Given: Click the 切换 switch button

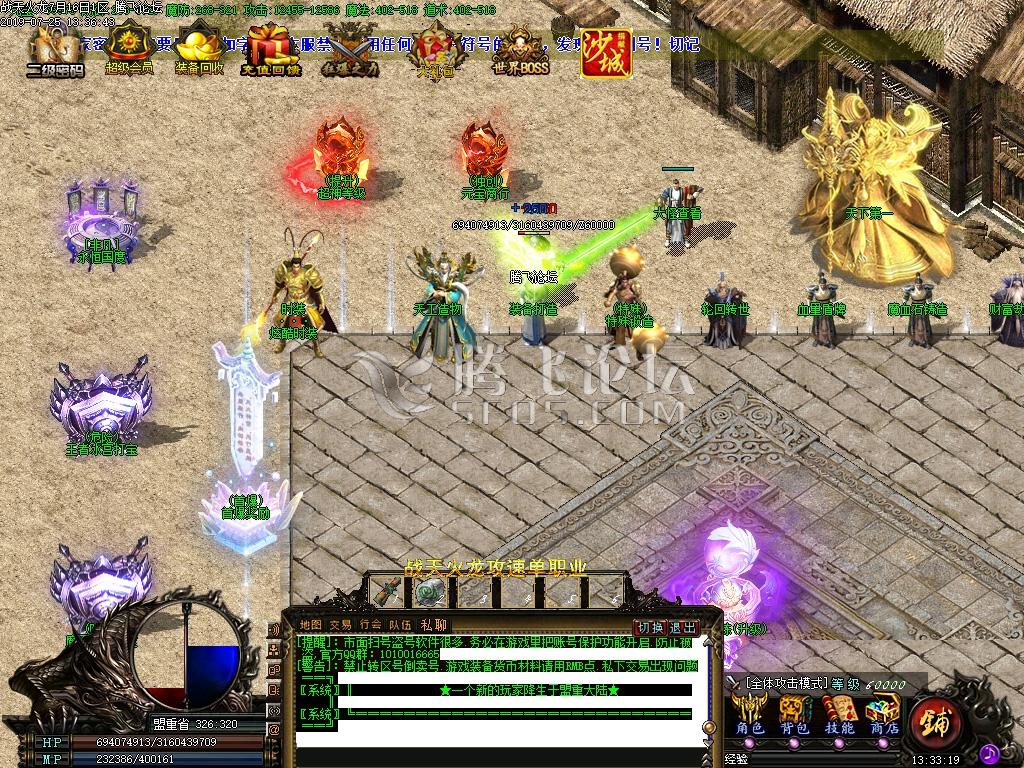Looking at the screenshot, I should click(x=651, y=627).
